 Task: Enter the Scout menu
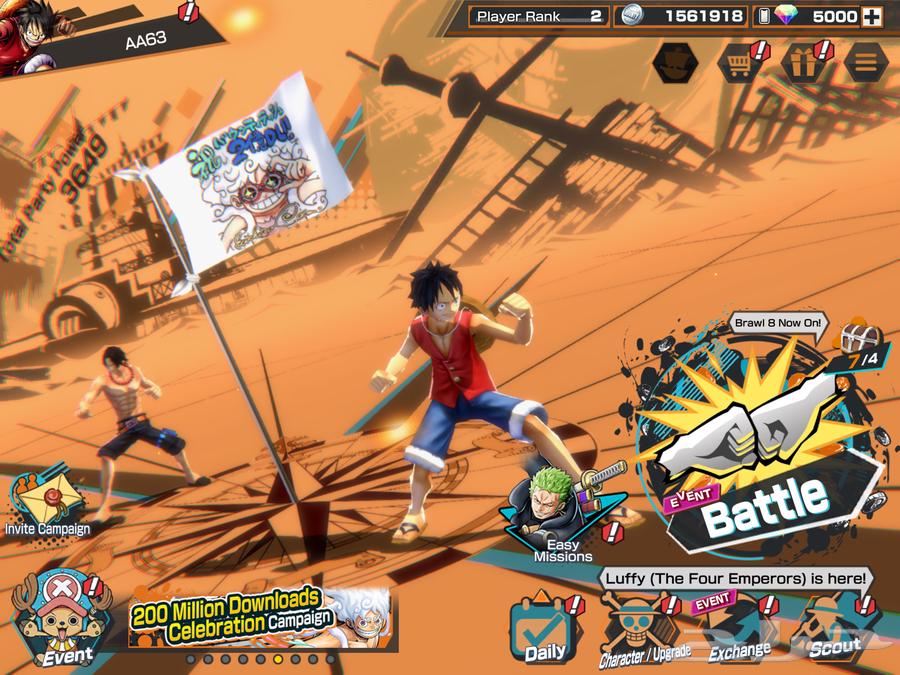click(834, 631)
